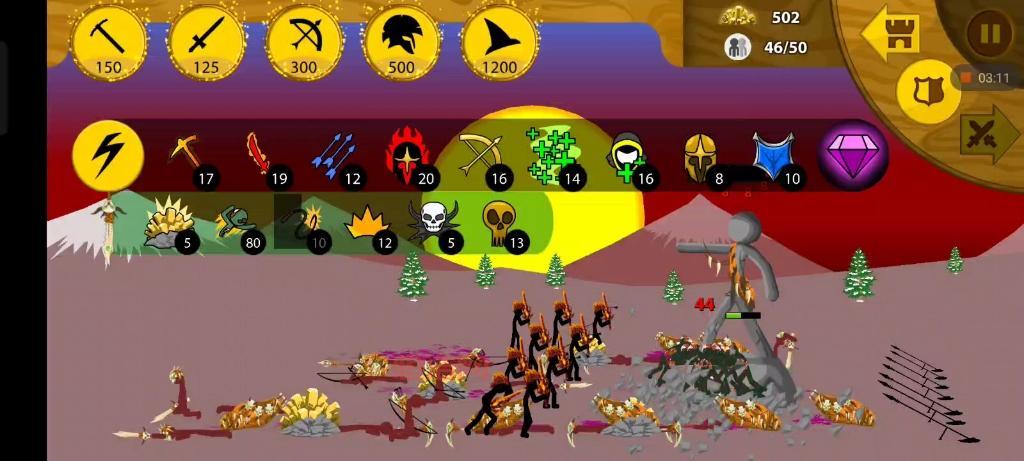
Task: Pause the battle
Action: [989, 35]
